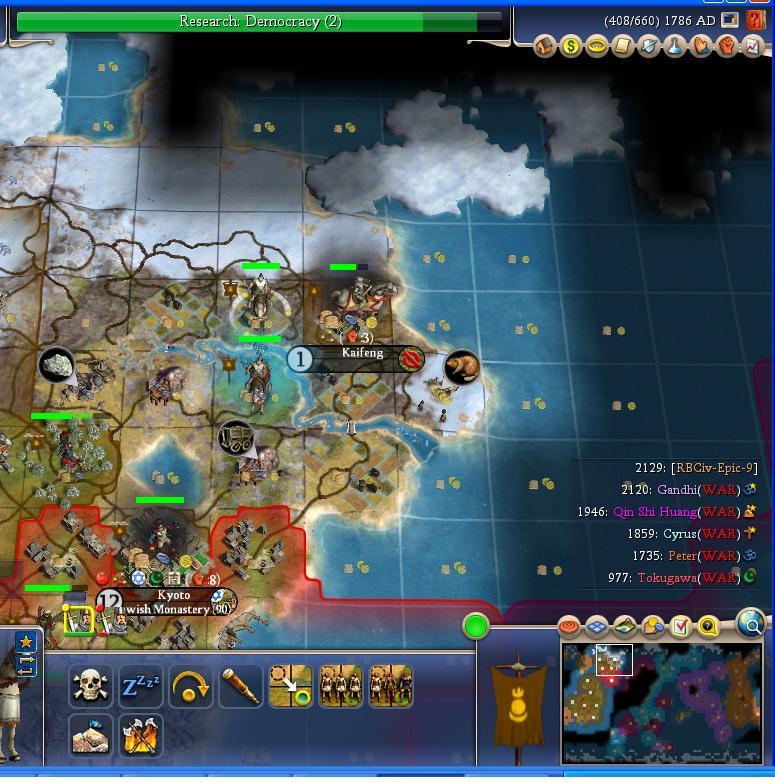775x783 pixels.
Task: Open the Kaifeng city bar
Action: point(361,355)
